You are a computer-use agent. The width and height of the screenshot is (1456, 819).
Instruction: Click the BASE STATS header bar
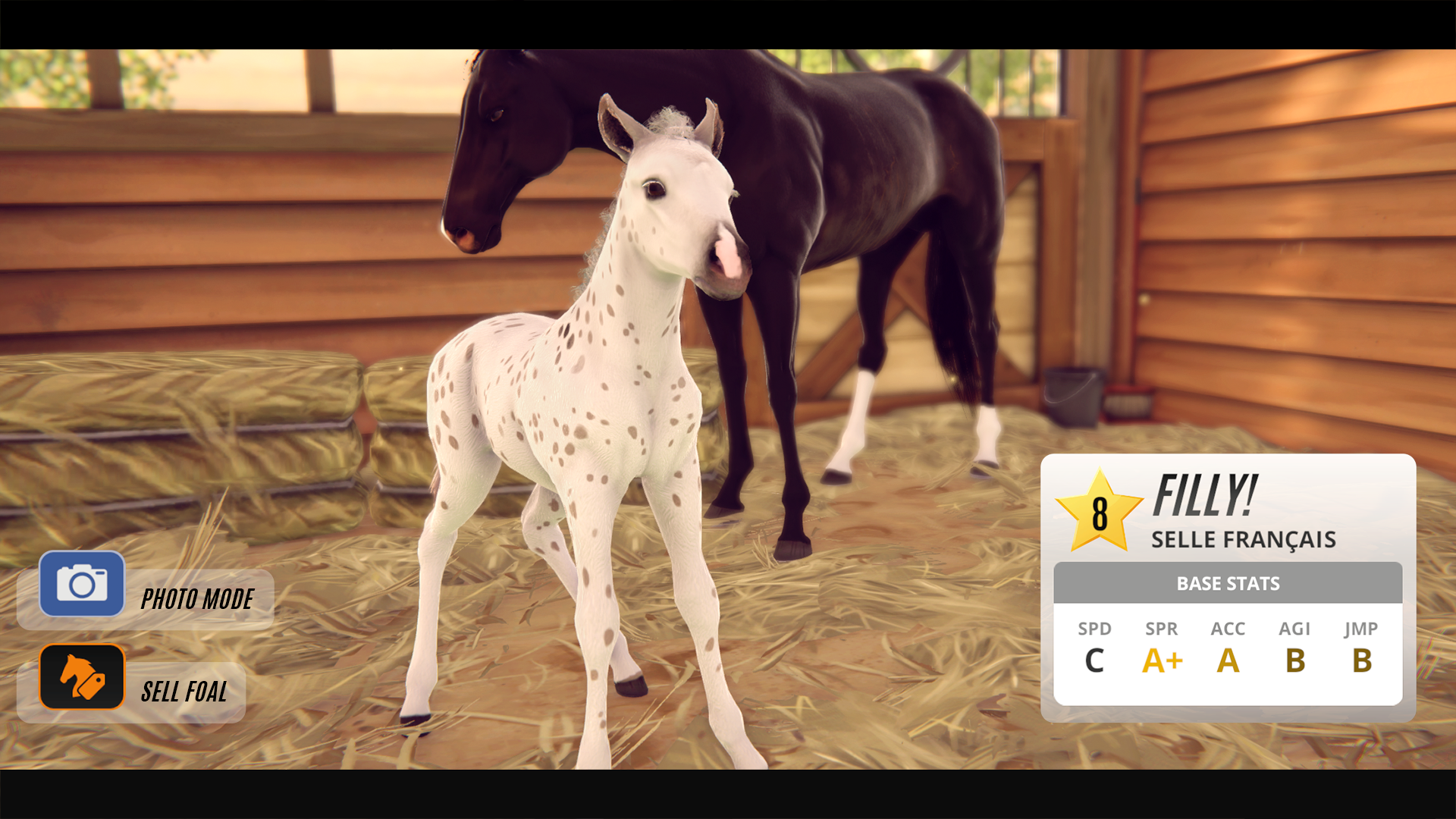[x=1228, y=583]
